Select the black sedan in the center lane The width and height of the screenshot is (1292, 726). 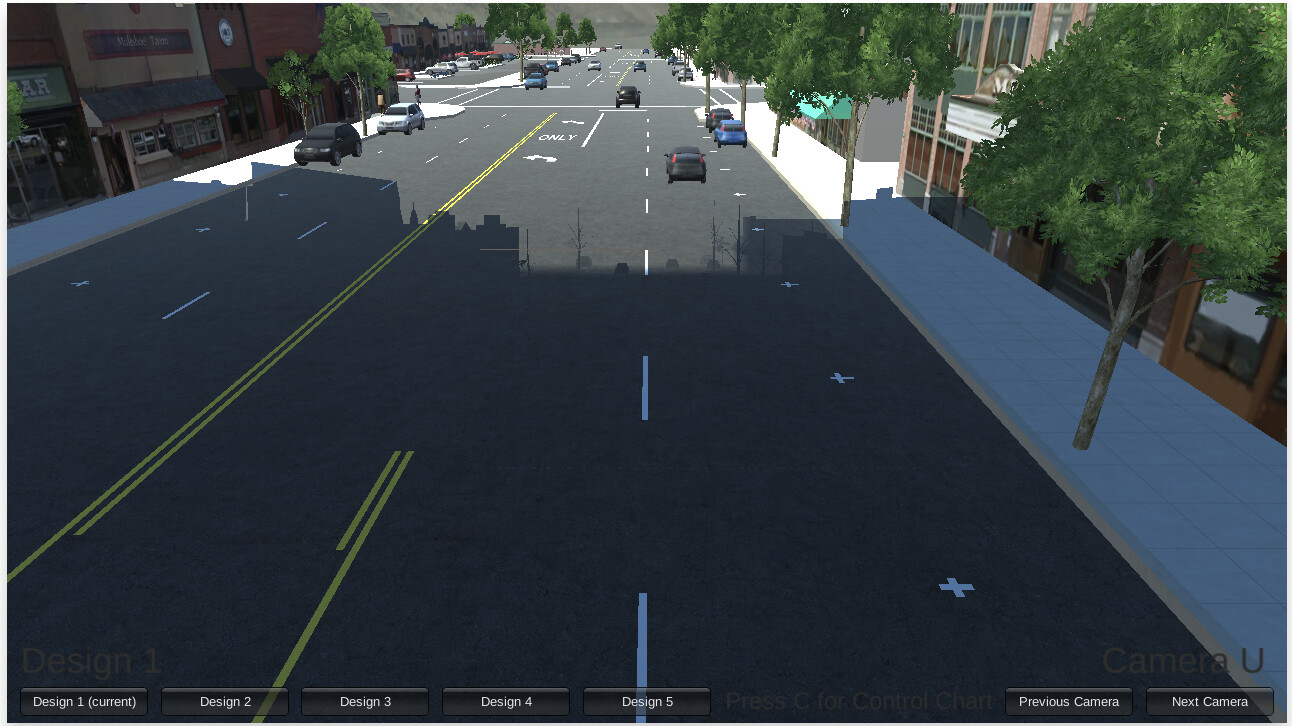[685, 166]
